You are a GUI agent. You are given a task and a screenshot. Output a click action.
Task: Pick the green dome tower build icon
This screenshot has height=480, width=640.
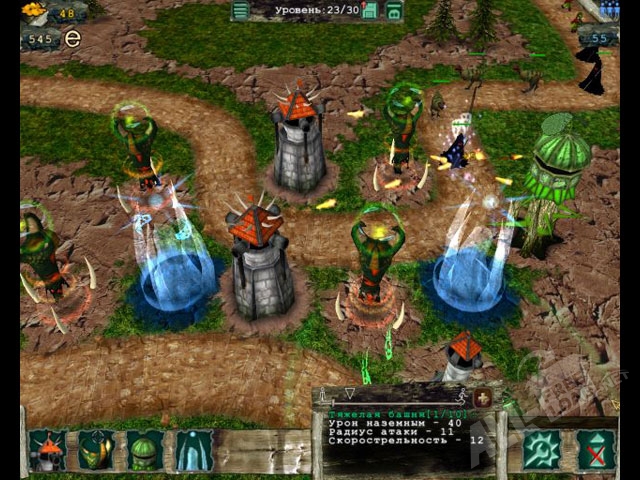click(x=146, y=451)
